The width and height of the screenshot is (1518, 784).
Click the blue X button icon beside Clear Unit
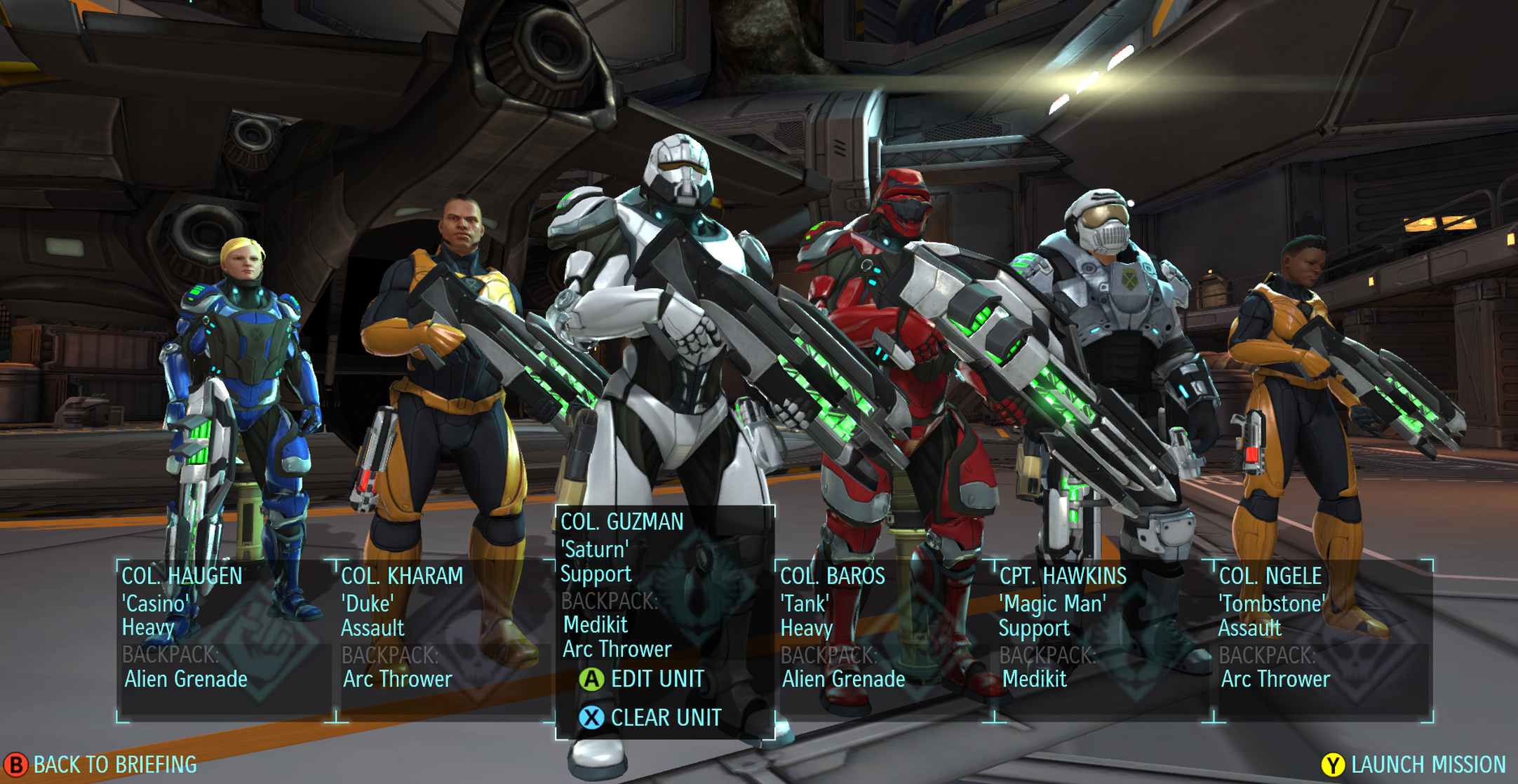591,717
